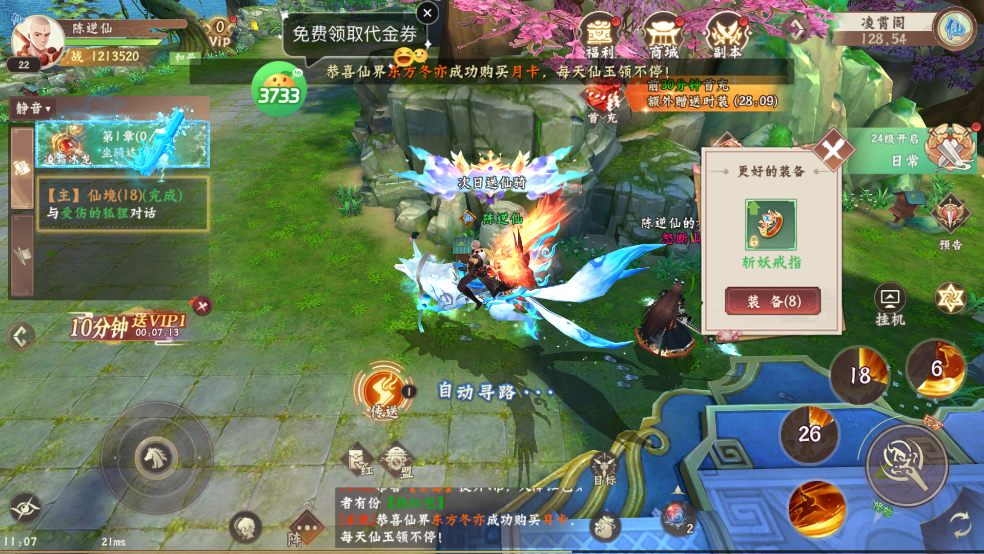Open the 首充 first recharge gift
The height and width of the screenshot is (554, 984).
(602, 100)
